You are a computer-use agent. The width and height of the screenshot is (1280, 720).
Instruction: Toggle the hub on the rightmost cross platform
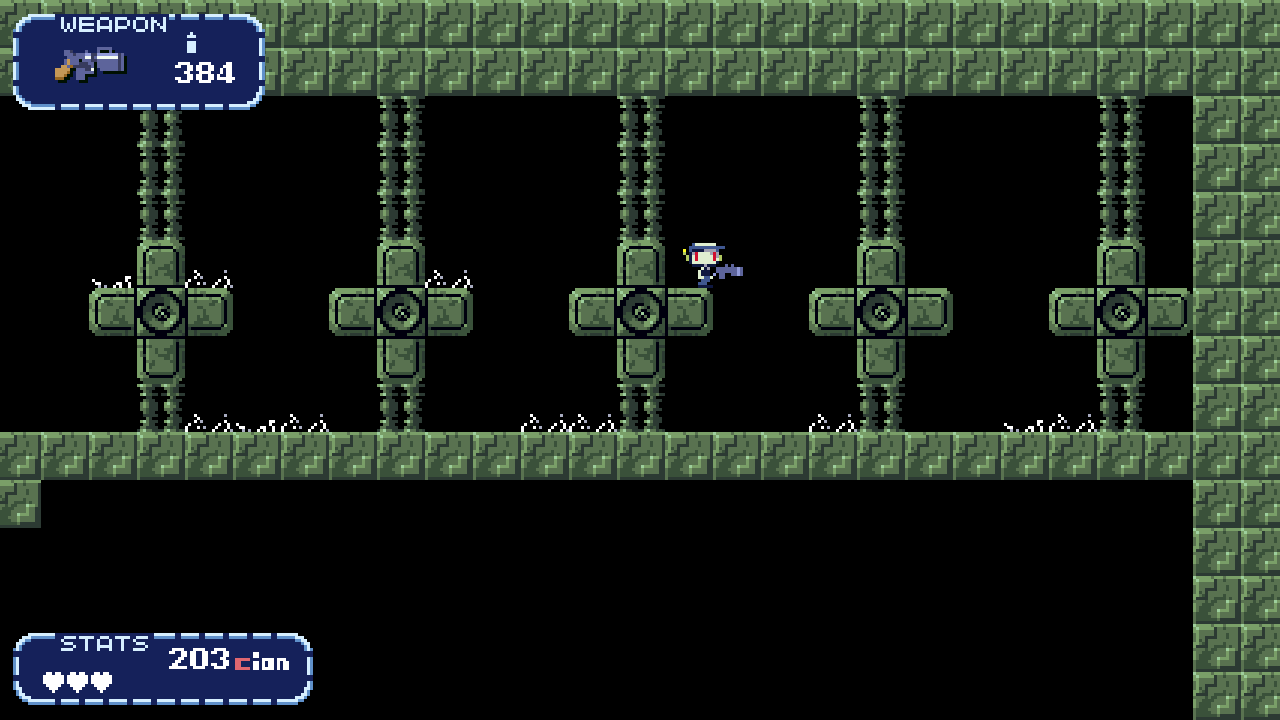coord(1121,310)
